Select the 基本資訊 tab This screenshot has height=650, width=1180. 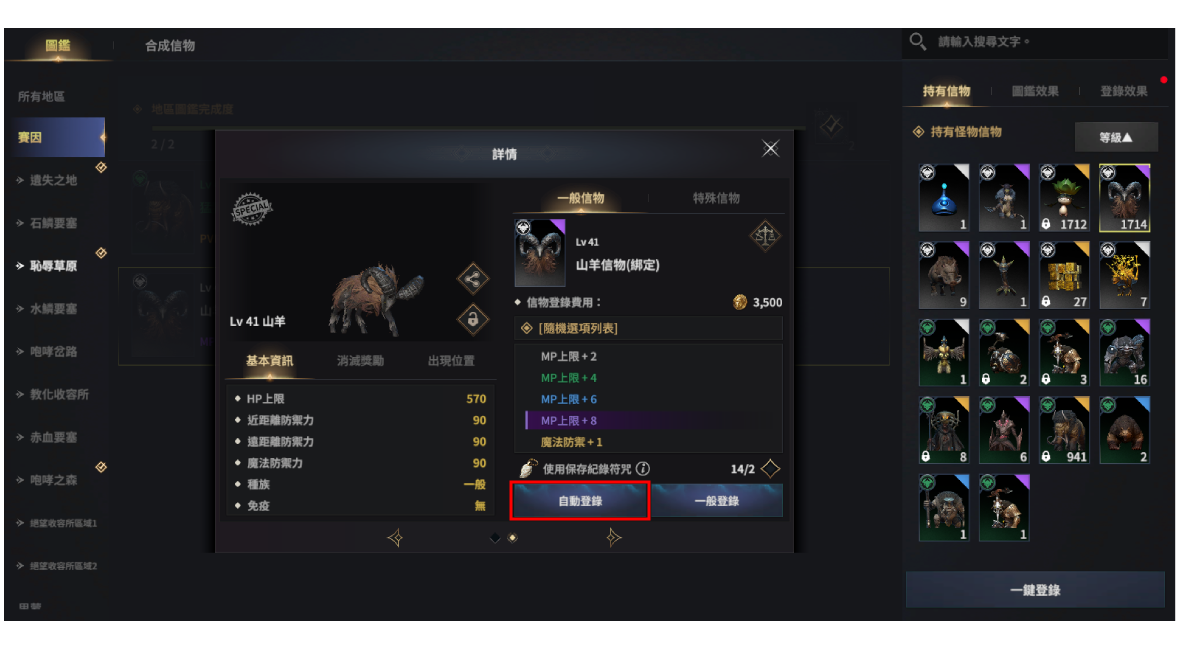pyautogui.click(x=269, y=361)
